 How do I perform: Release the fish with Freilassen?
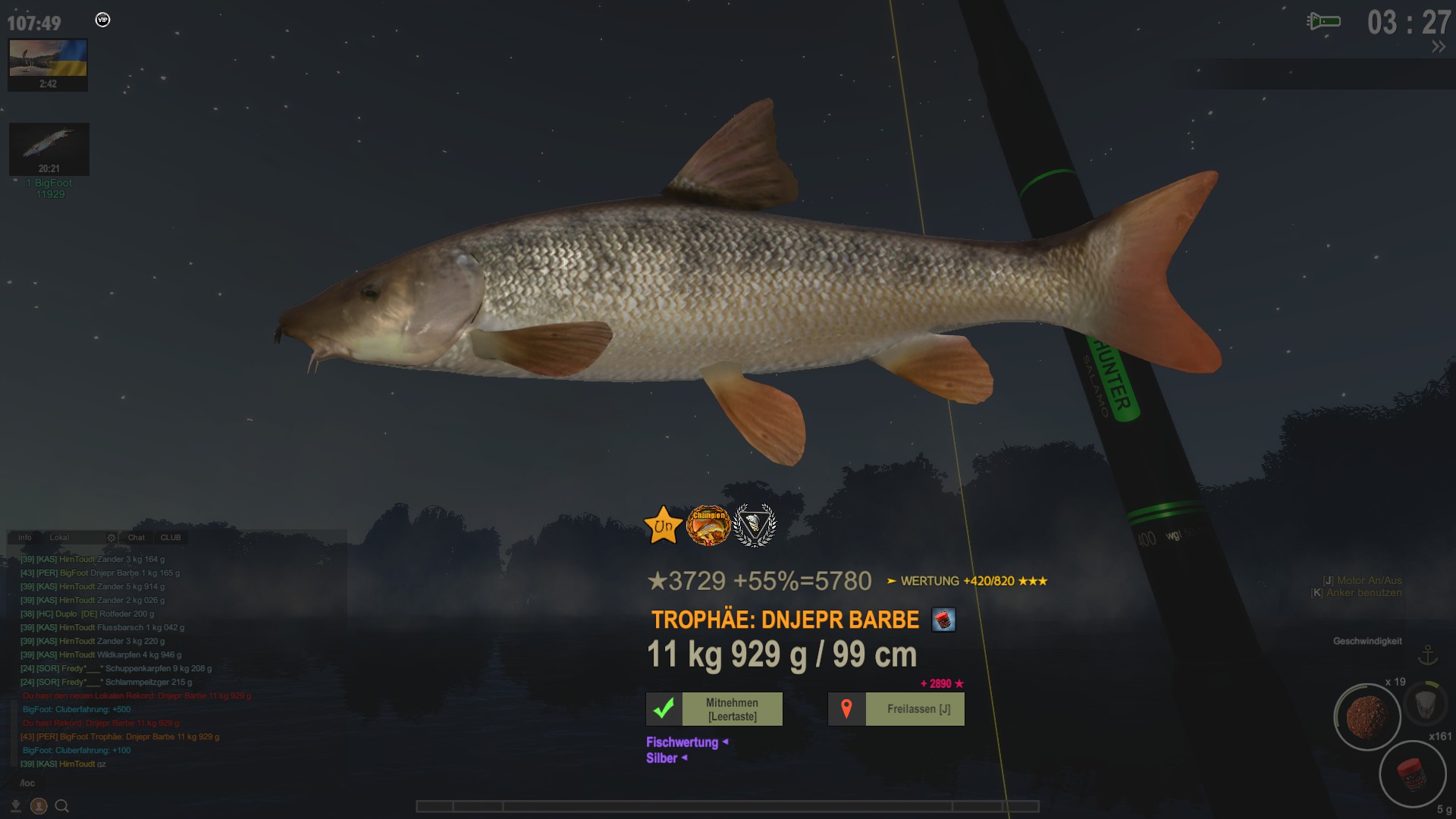click(x=896, y=709)
